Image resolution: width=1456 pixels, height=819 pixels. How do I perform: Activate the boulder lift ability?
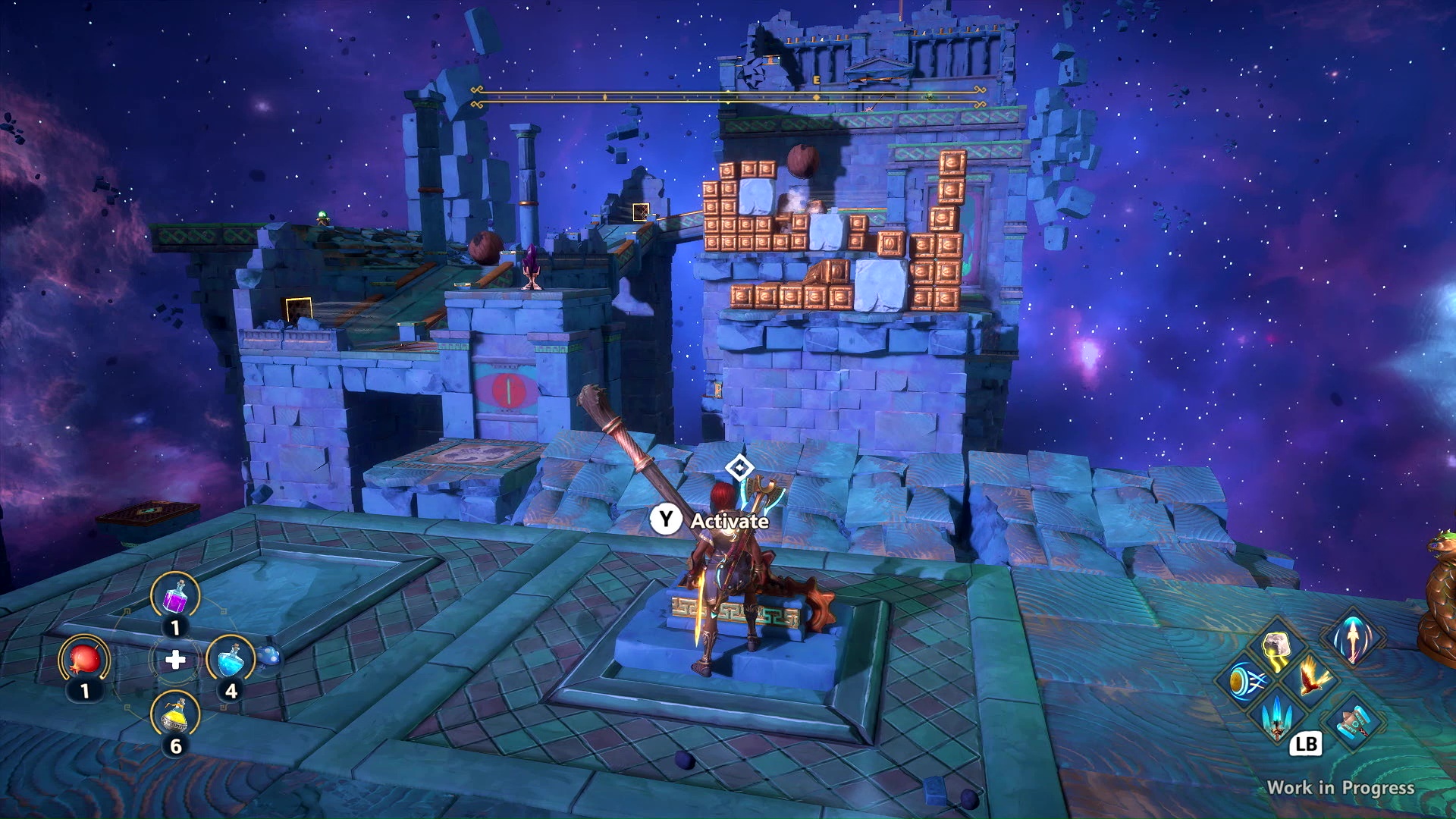[1276, 651]
